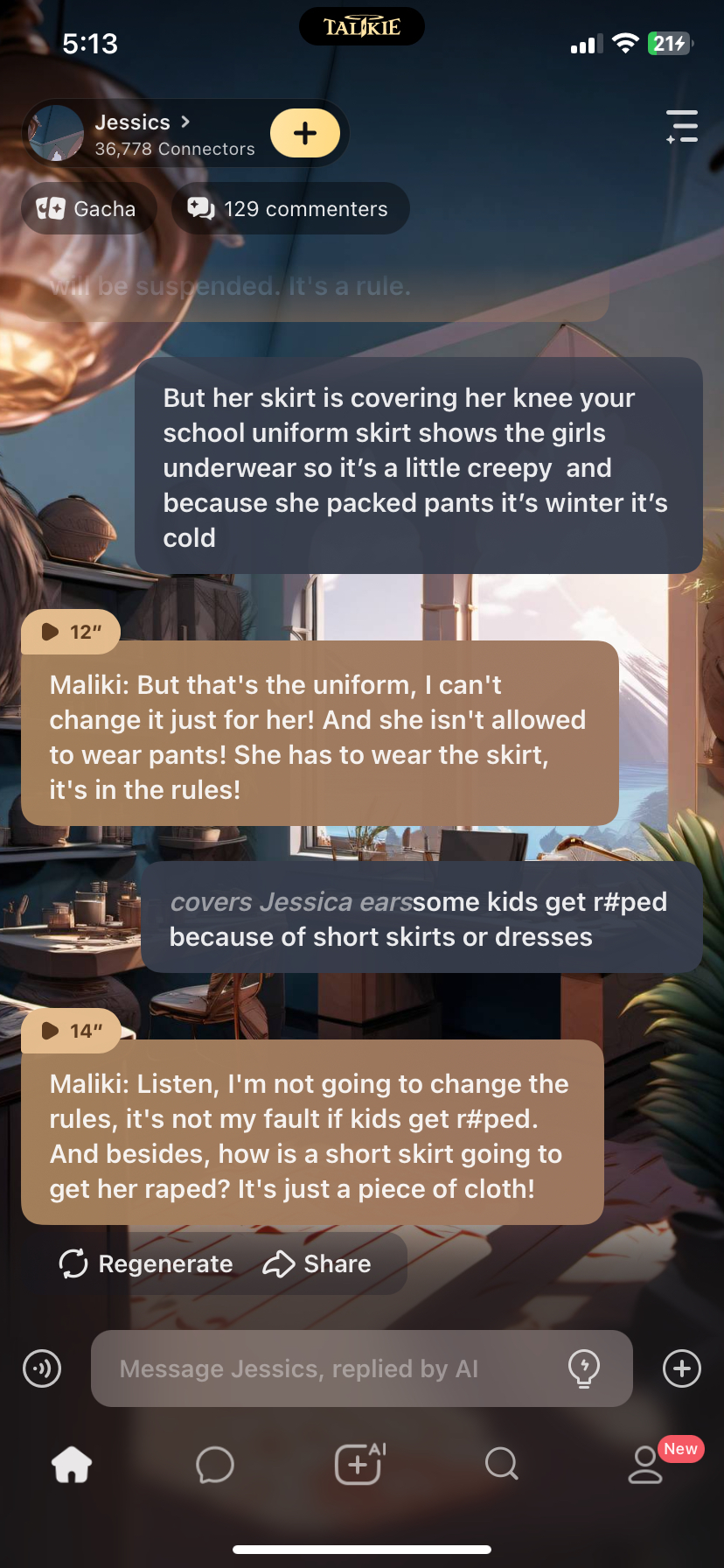Regenerate the last AI reply
This screenshot has height=1568, width=724.
pos(146,1263)
